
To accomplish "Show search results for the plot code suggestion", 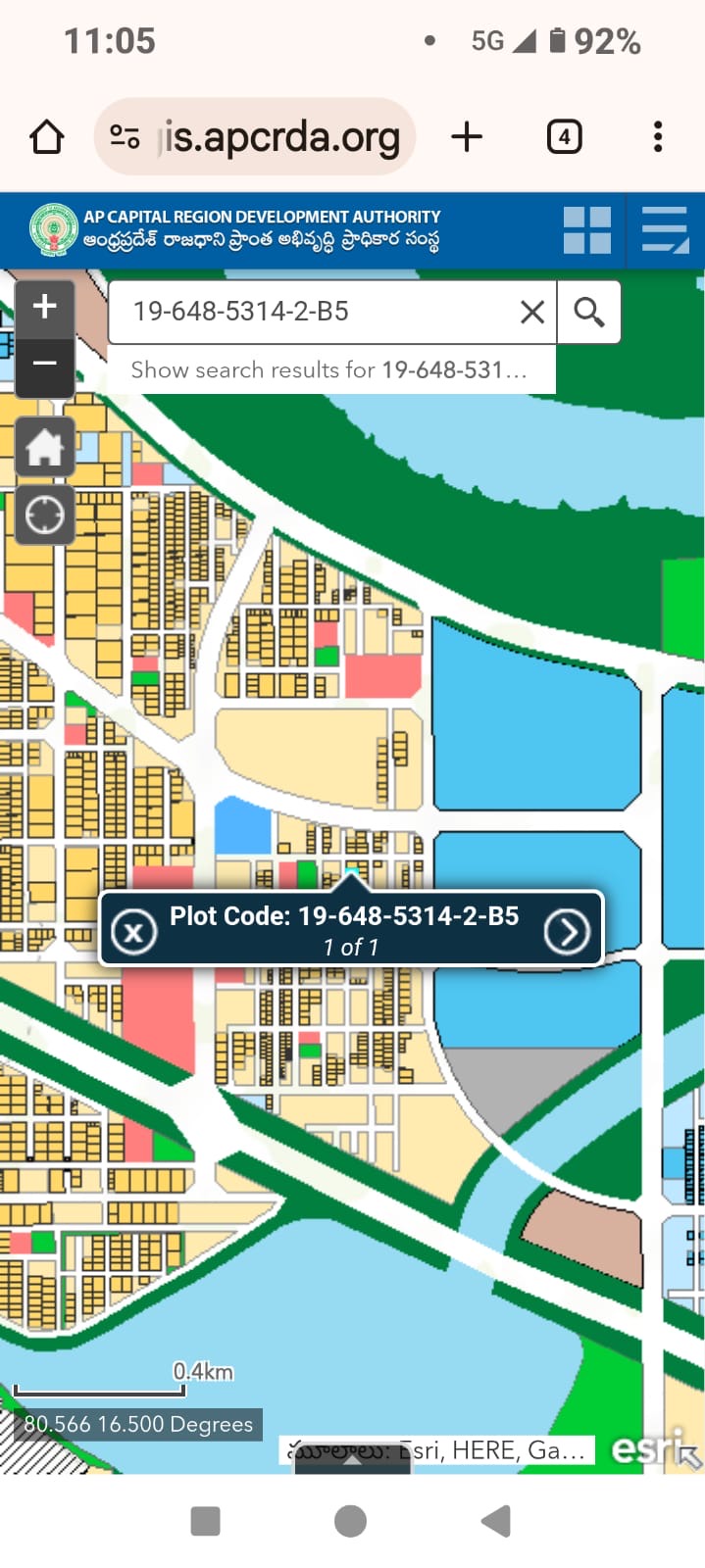I will tap(329, 370).
